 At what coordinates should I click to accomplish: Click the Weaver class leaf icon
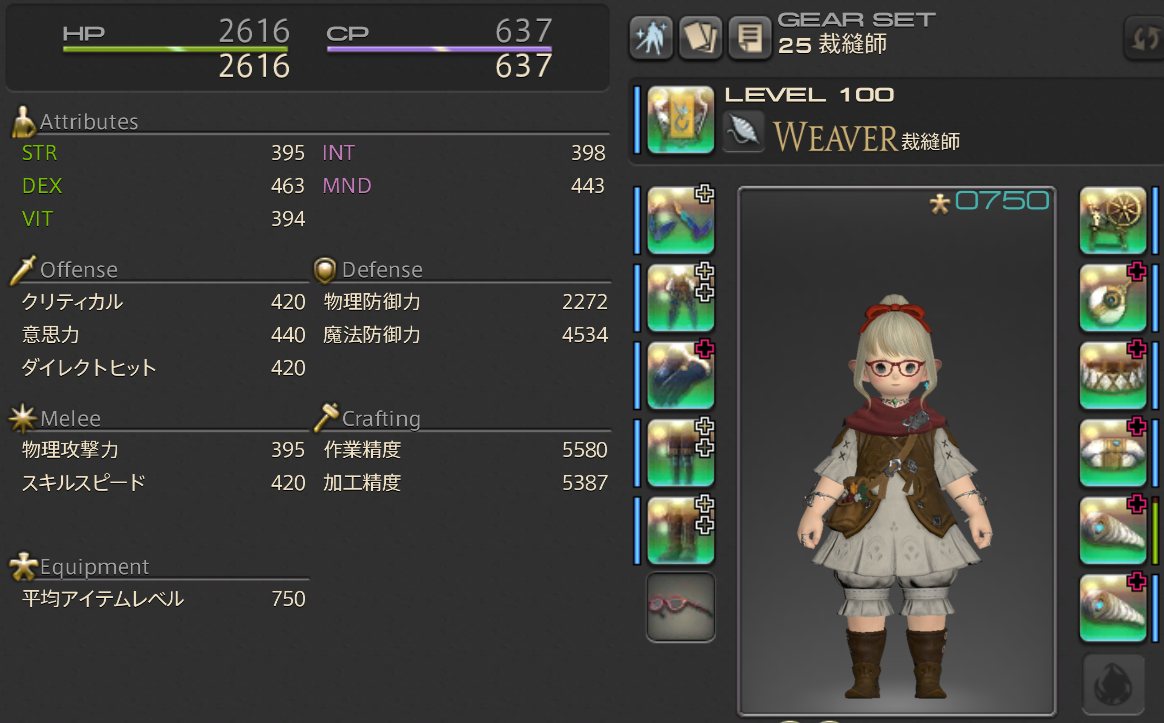(x=744, y=131)
